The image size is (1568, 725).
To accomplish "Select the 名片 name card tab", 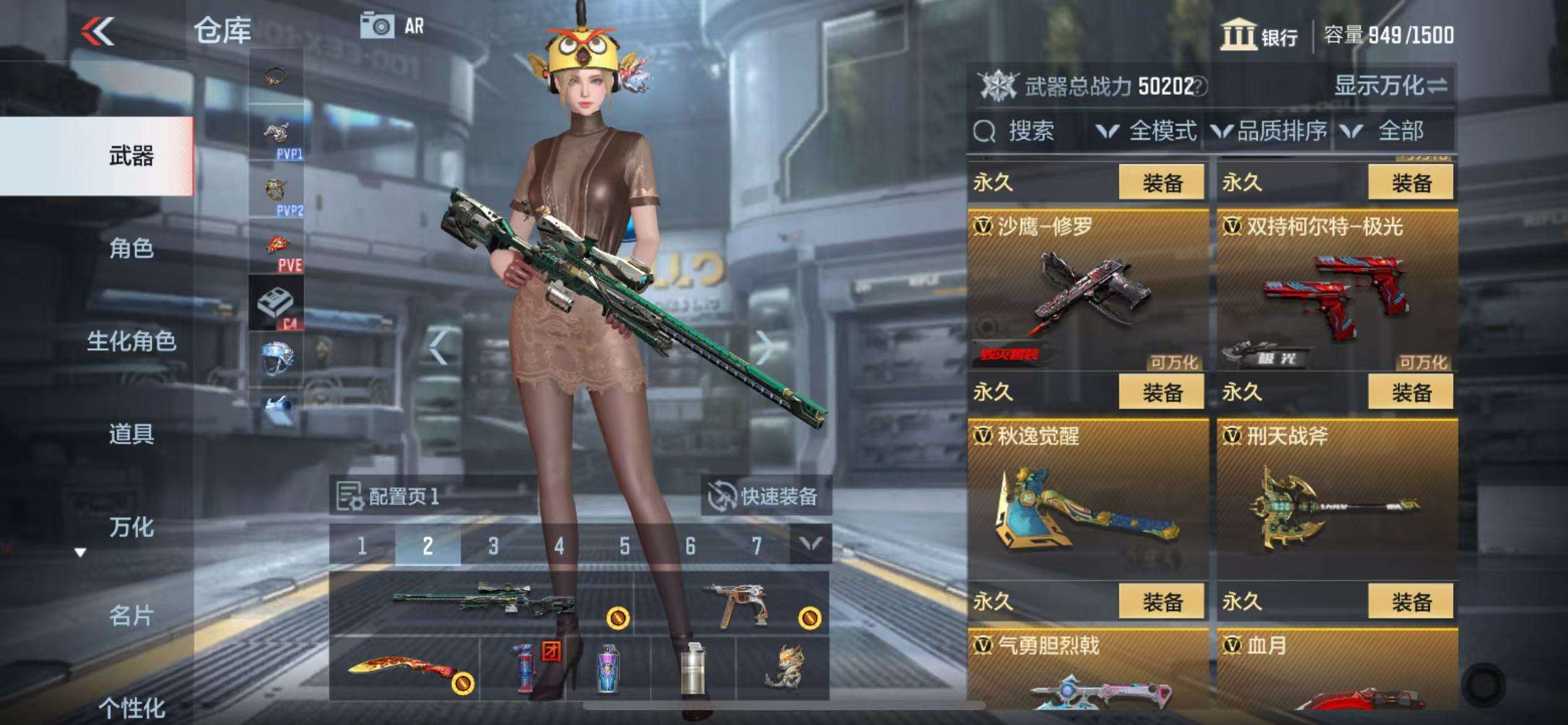I will click(x=131, y=616).
